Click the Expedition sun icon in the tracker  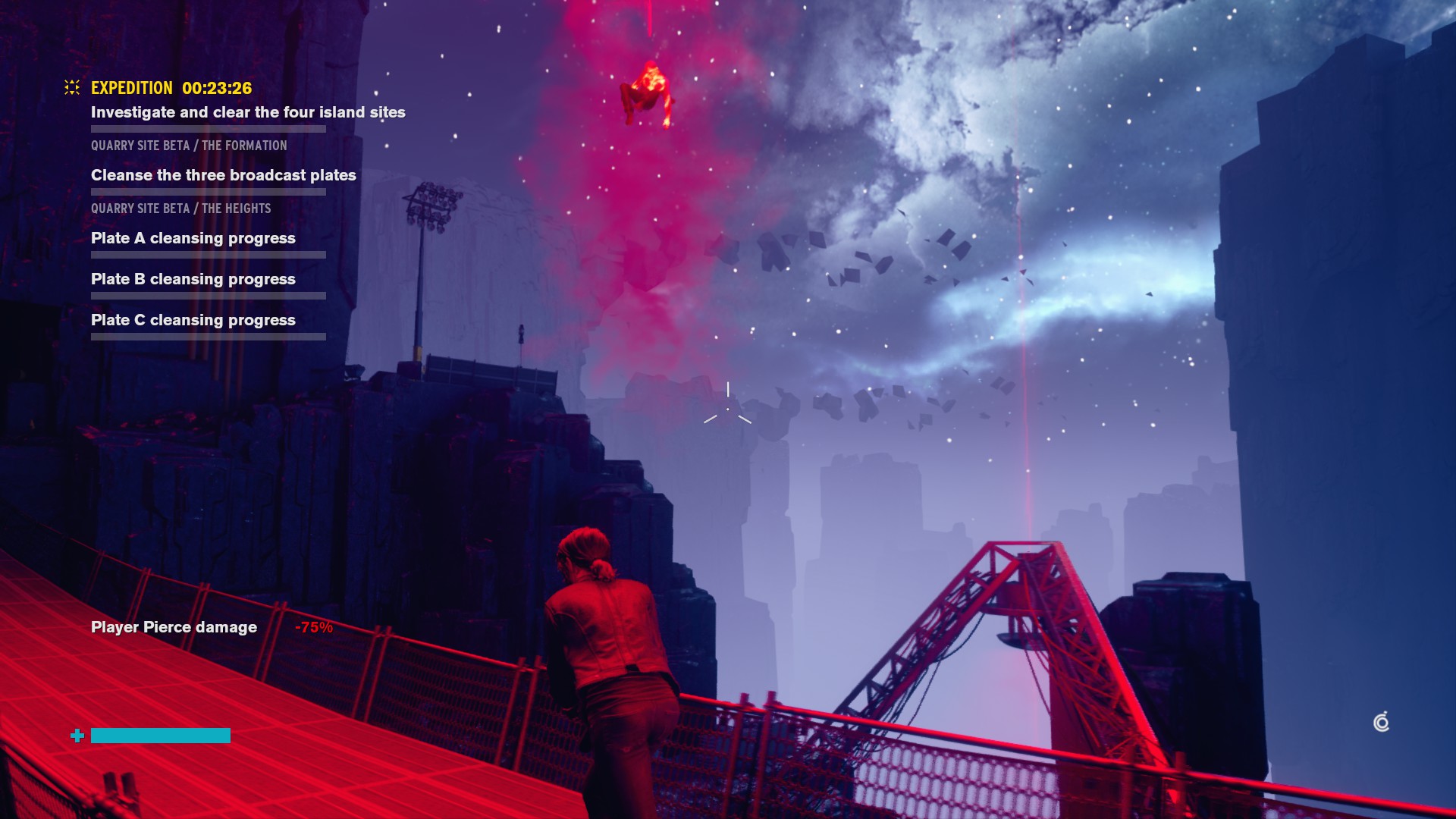[x=72, y=88]
